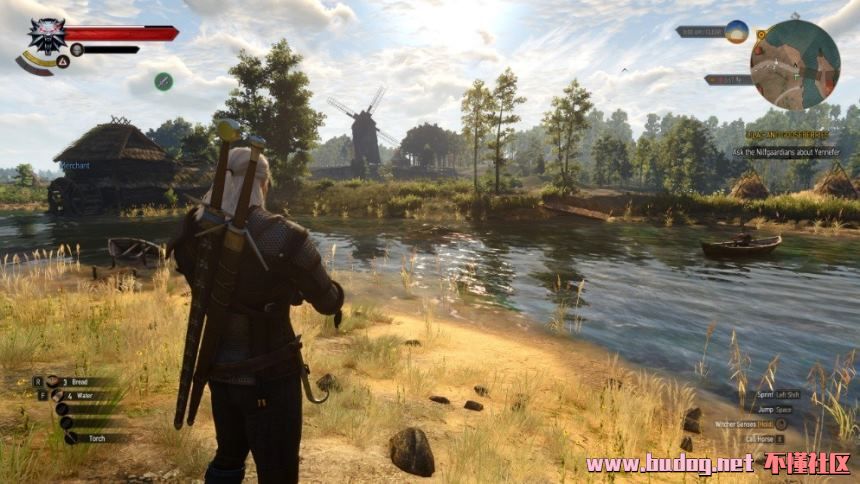The height and width of the screenshot is (484, 860).
Task: Visit the budog.net watermark link
Action: click(x=670, y=463)
